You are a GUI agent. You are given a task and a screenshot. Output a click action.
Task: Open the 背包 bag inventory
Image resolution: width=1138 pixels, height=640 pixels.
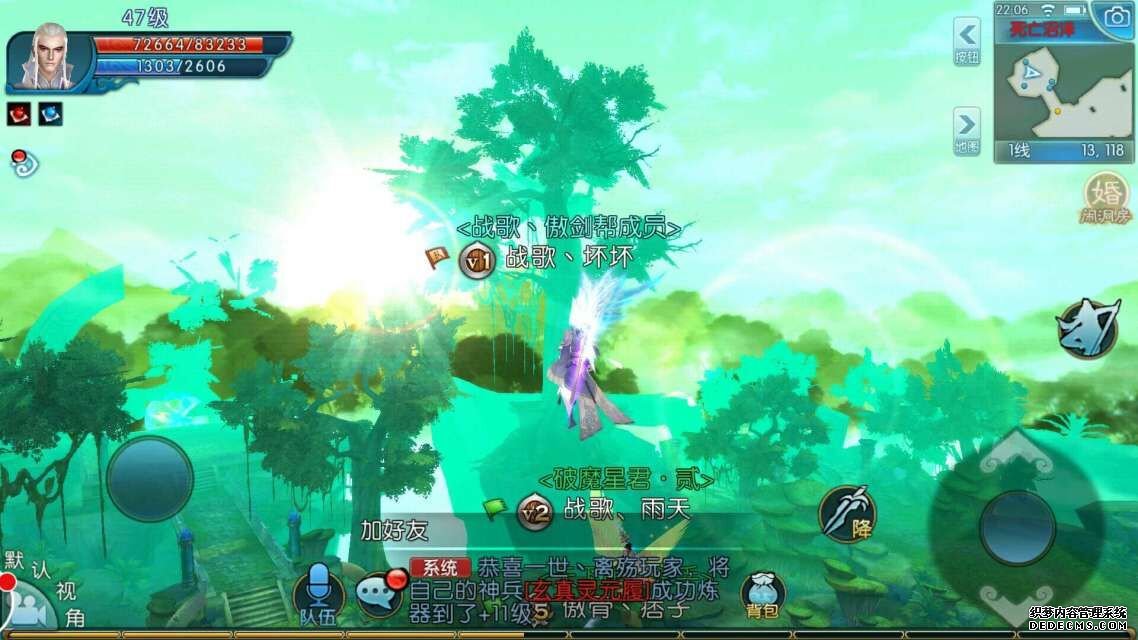(762, 594)
